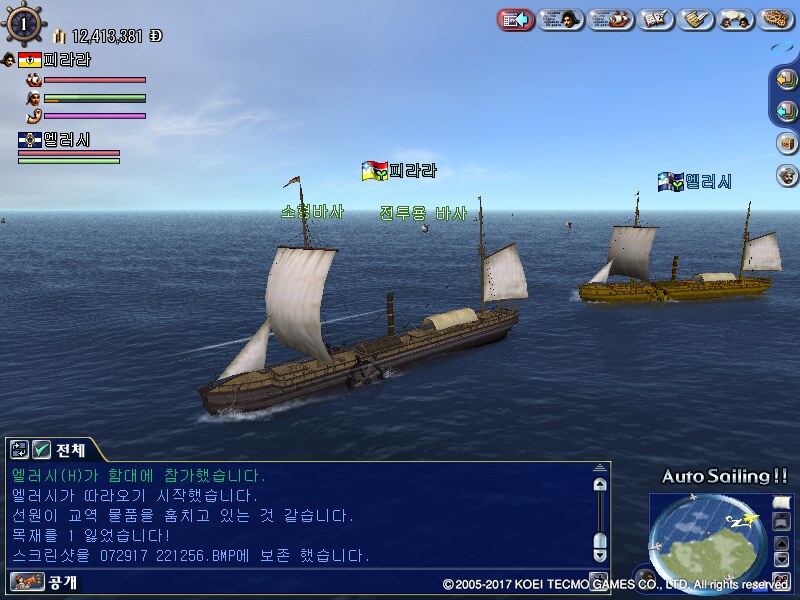Switch chat log using the swap-arrows icon
The width and height of the screenshot is (800, 600).
click(x=19, y=450)
